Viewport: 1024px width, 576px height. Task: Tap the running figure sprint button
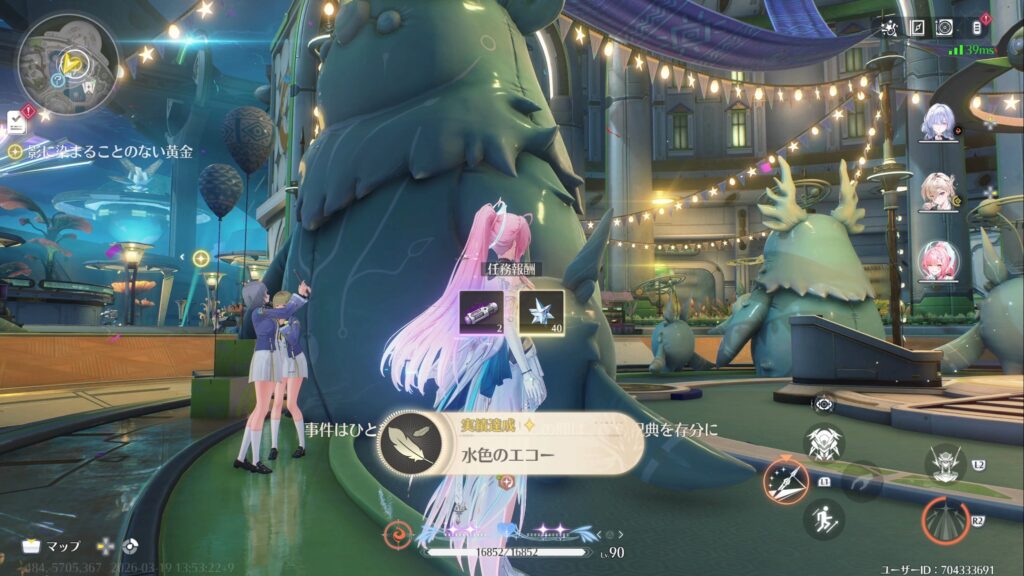tap(824, 520)
